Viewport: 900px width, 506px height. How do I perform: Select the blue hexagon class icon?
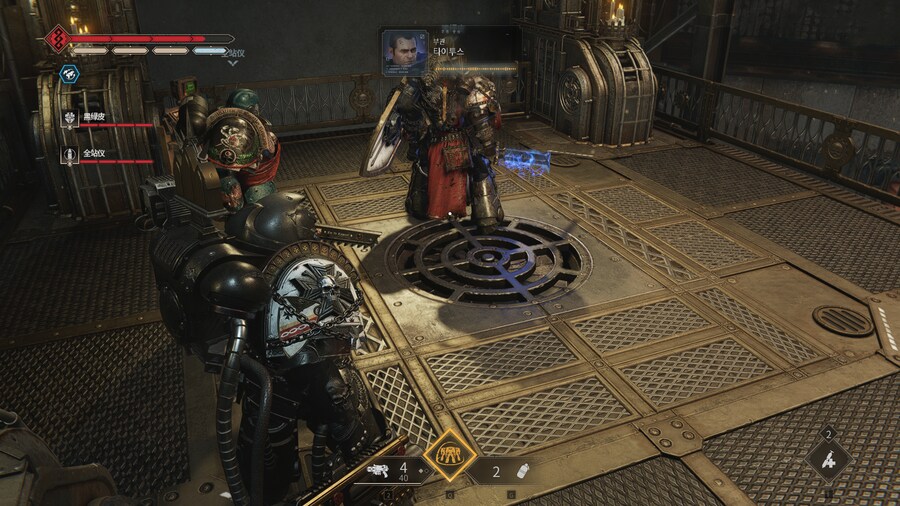(69, 73)
